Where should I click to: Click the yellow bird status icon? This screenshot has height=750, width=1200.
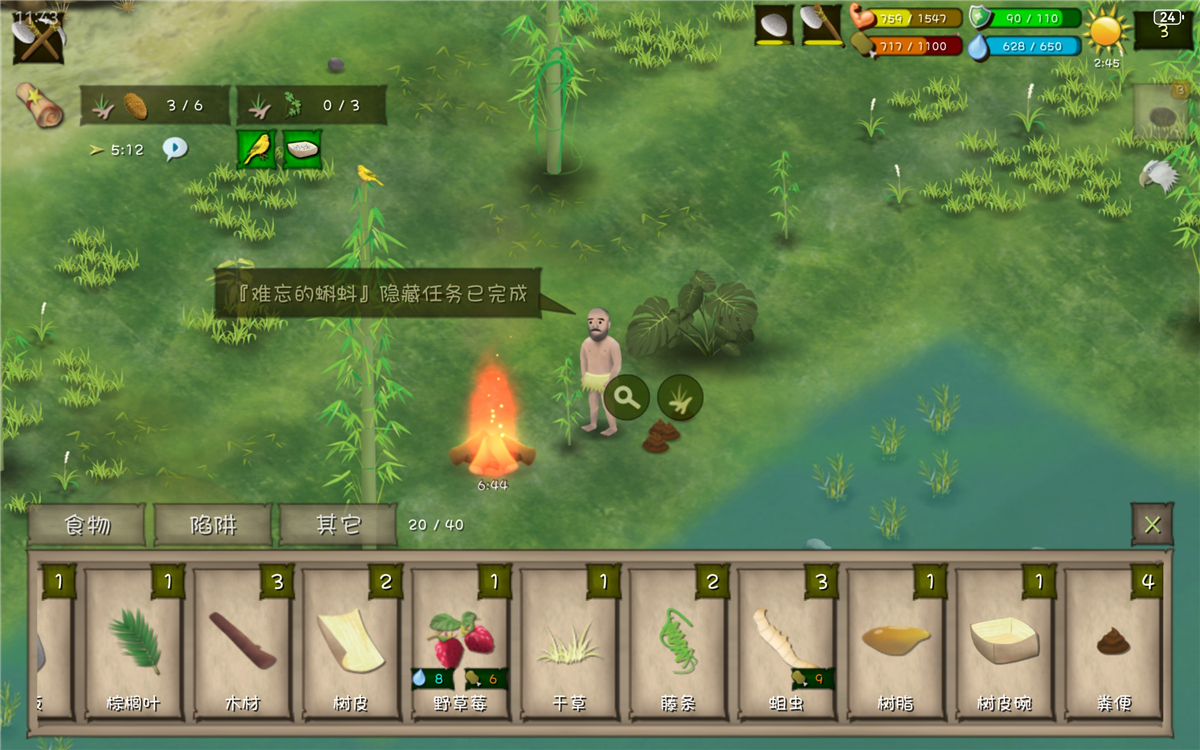(x=256, y=149)
